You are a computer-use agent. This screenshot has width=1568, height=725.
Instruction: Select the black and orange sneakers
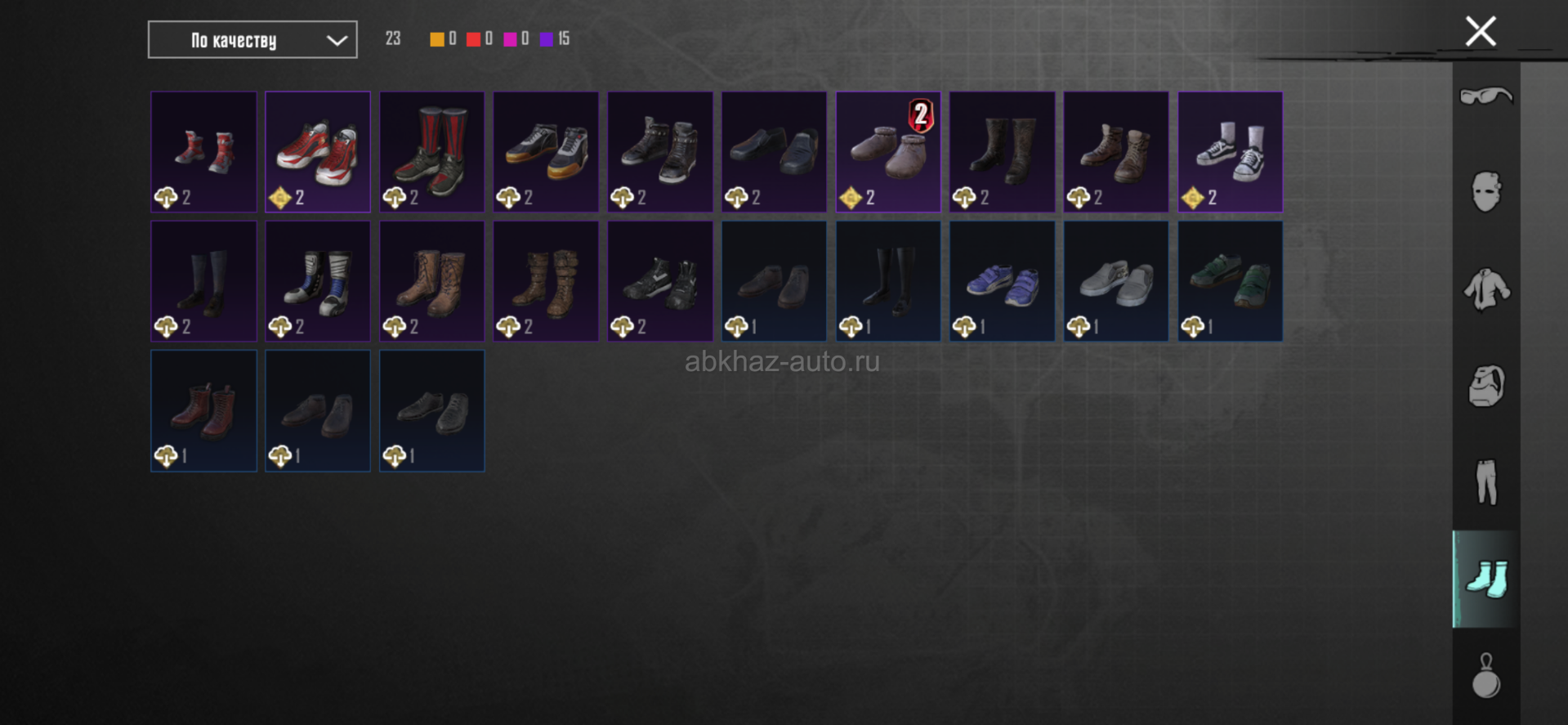tap(546, 152)
